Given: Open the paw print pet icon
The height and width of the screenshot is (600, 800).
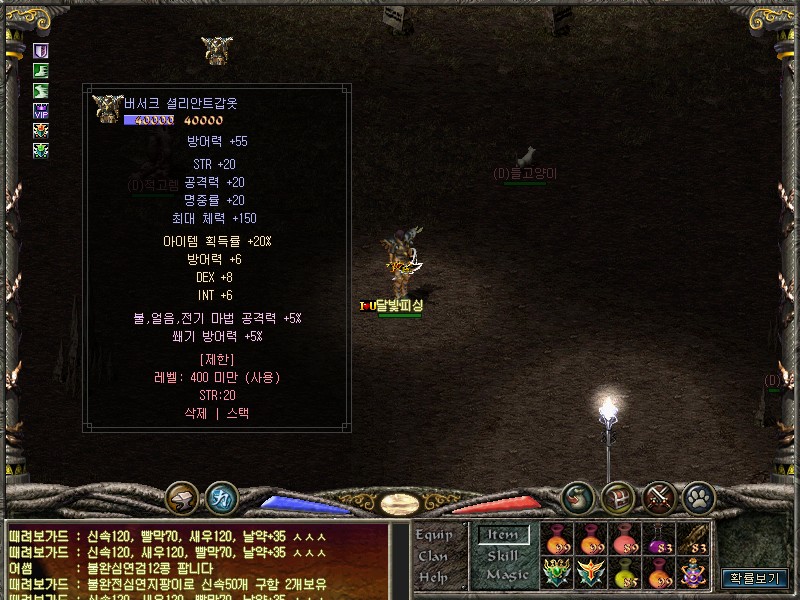Looking at the screenshot, I should (x=698, y=496).
